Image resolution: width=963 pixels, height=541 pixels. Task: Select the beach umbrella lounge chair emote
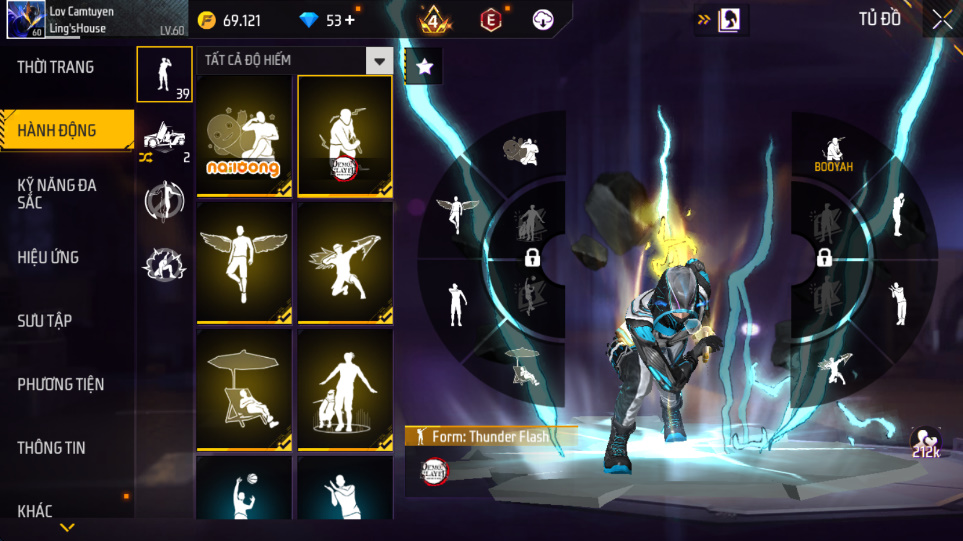[x=244, y=390]
